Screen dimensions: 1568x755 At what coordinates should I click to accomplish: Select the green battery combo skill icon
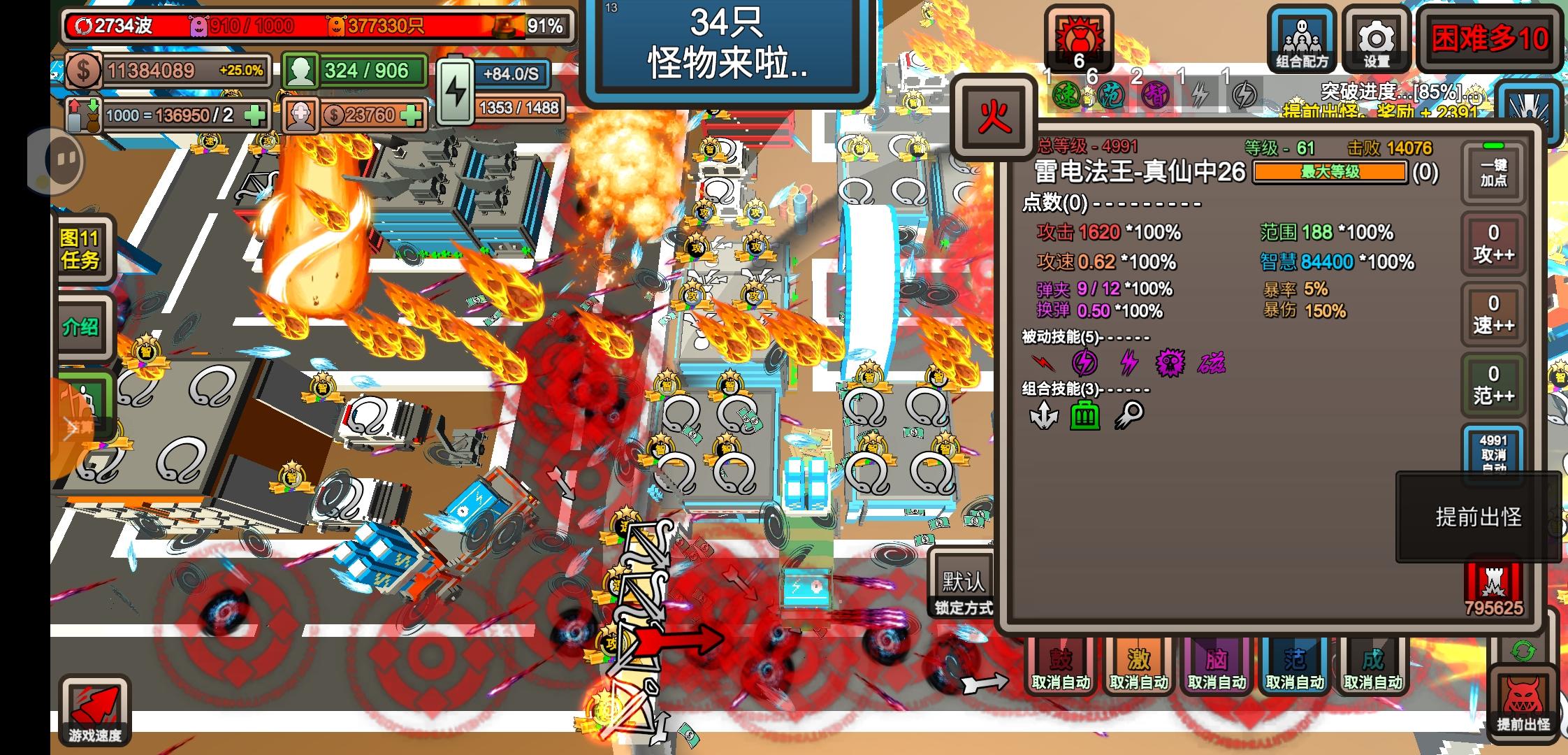1084,414
